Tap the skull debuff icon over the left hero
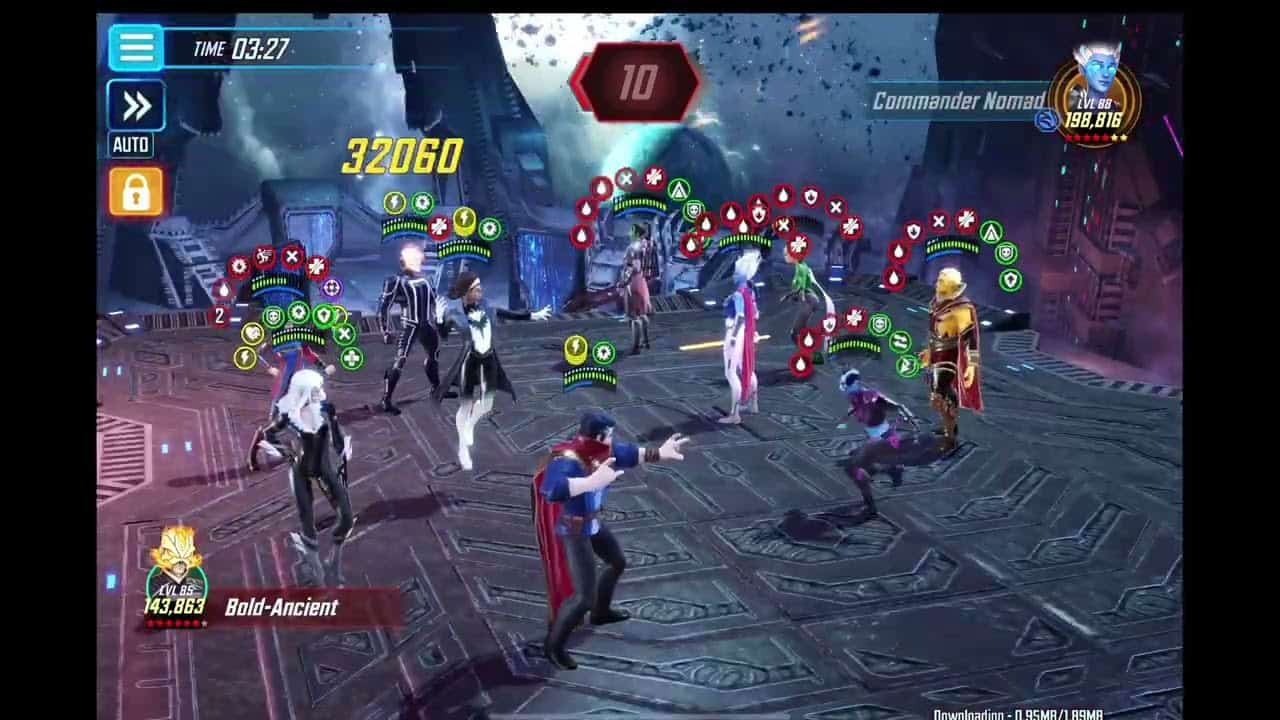The height and width of the screenshot is (720, 1280). click(272, 313)
